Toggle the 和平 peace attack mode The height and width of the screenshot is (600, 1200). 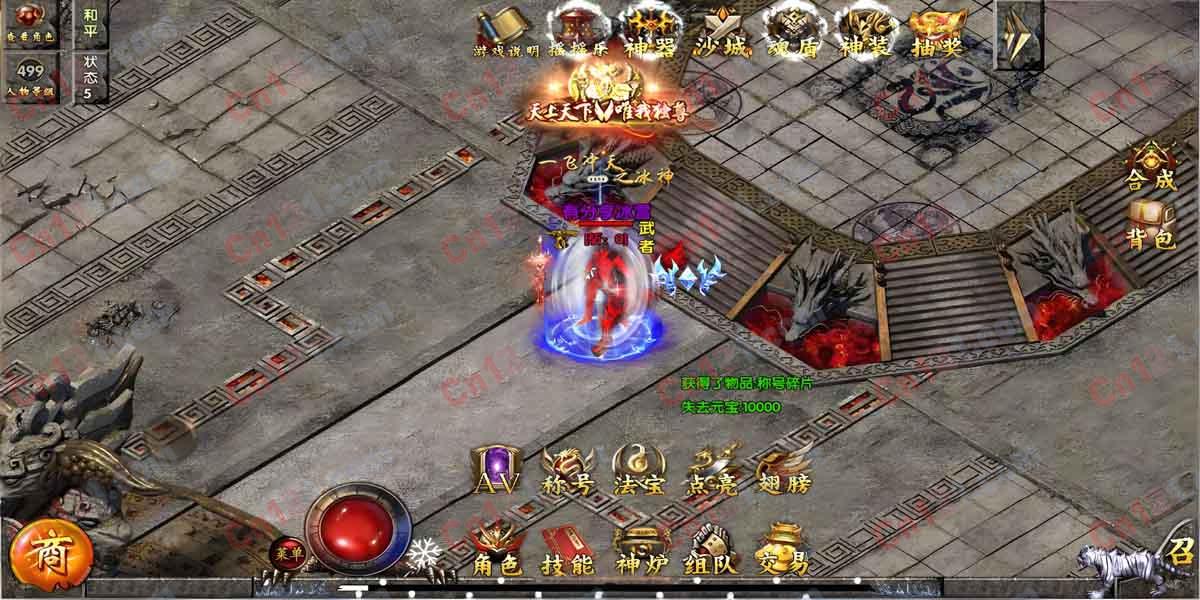(91, 22)
